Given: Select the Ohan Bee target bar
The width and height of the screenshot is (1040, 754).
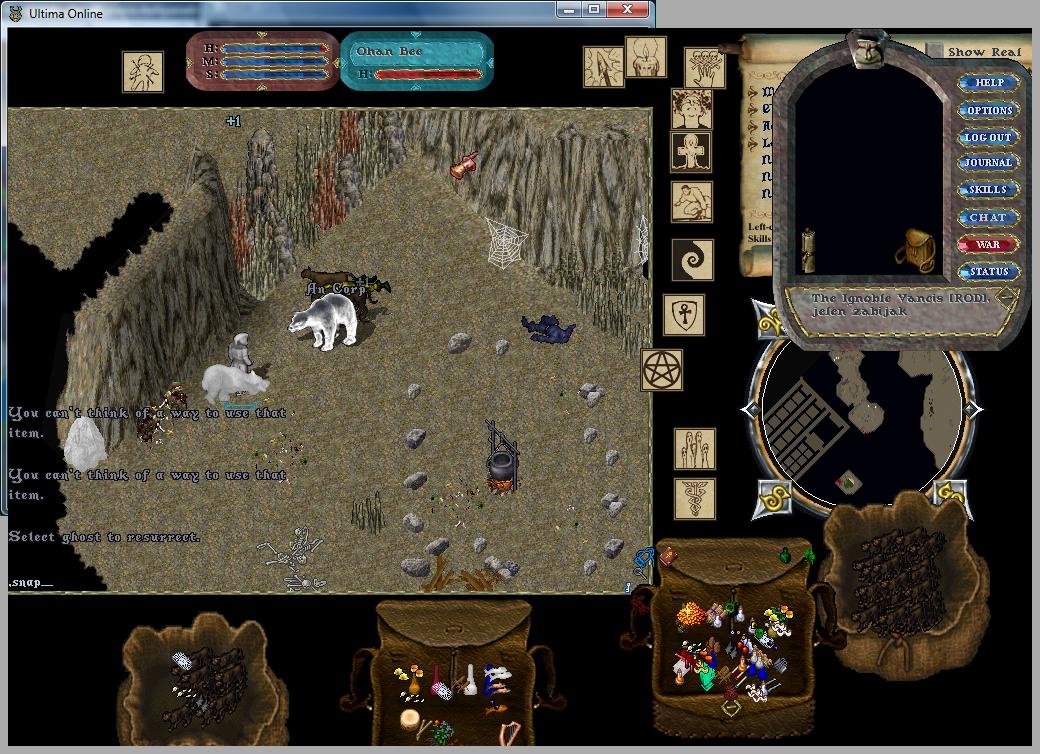Looking at the screenshot, I should (417, 61).
